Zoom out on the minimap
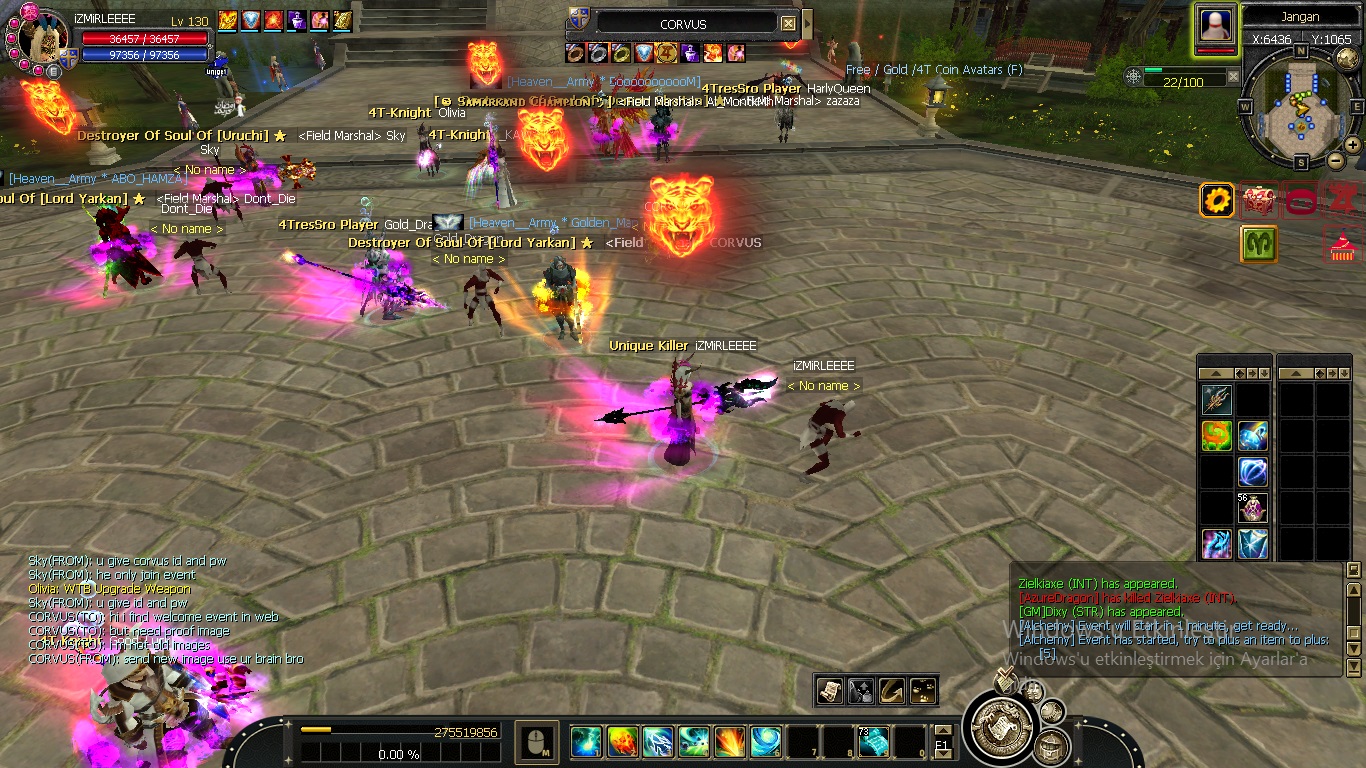This screenshot has height=768, width=1366. click(1335, 160)
